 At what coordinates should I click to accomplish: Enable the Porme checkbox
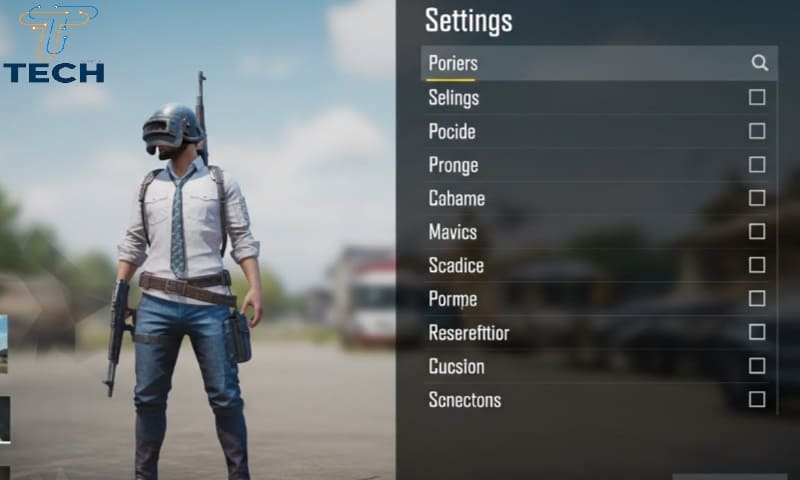pyautogui.click(x=757, y=298)
